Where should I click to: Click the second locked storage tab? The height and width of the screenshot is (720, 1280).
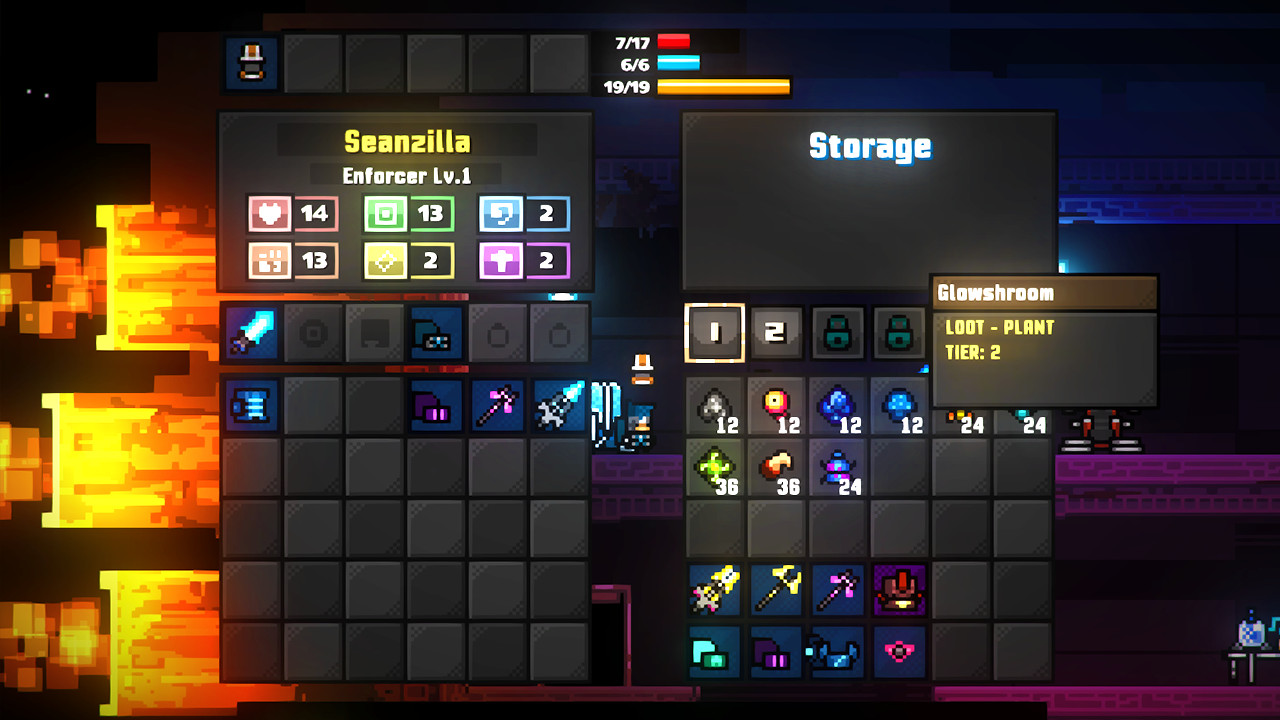click(899, 332)
